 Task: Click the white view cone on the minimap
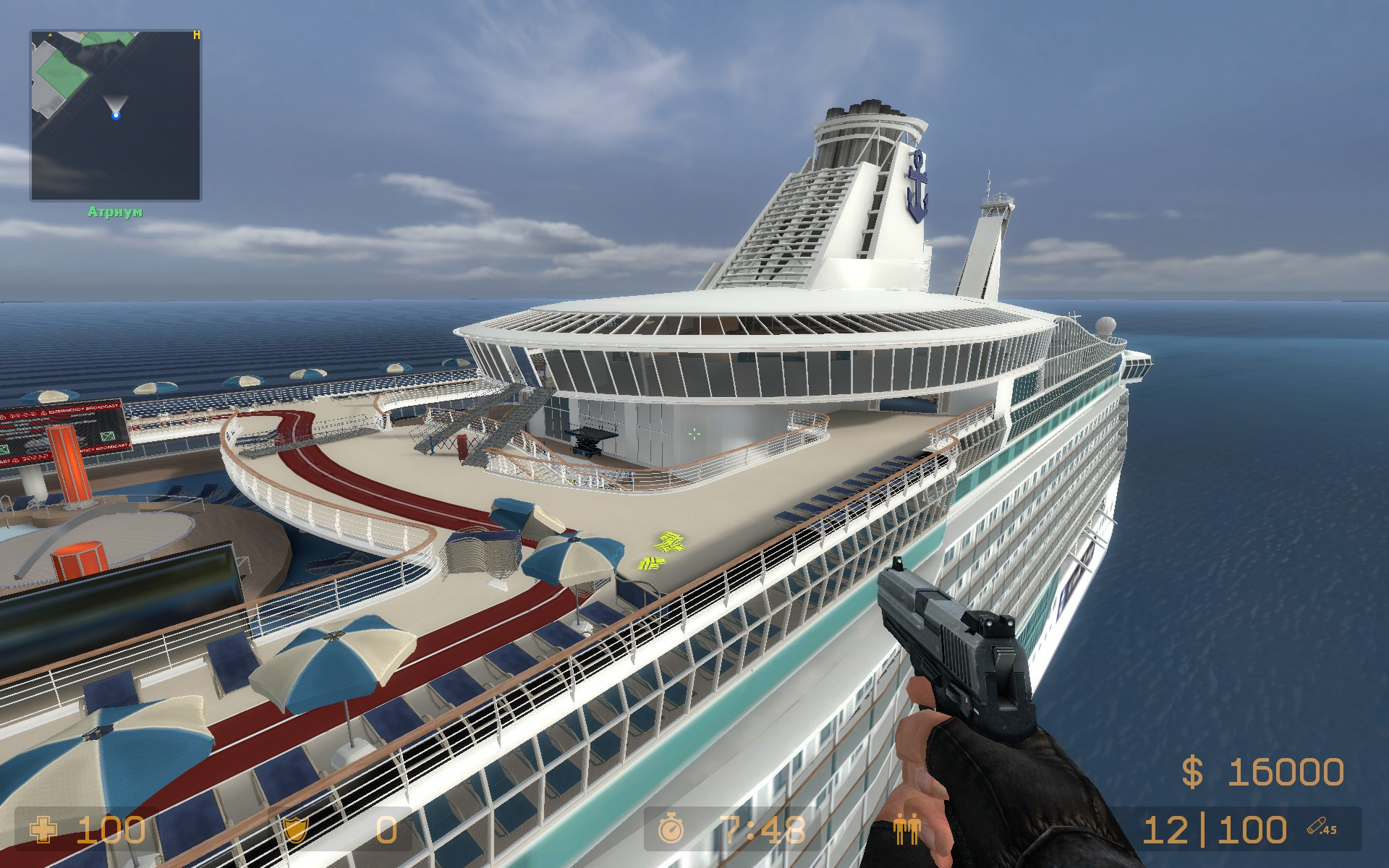point(116,101)
